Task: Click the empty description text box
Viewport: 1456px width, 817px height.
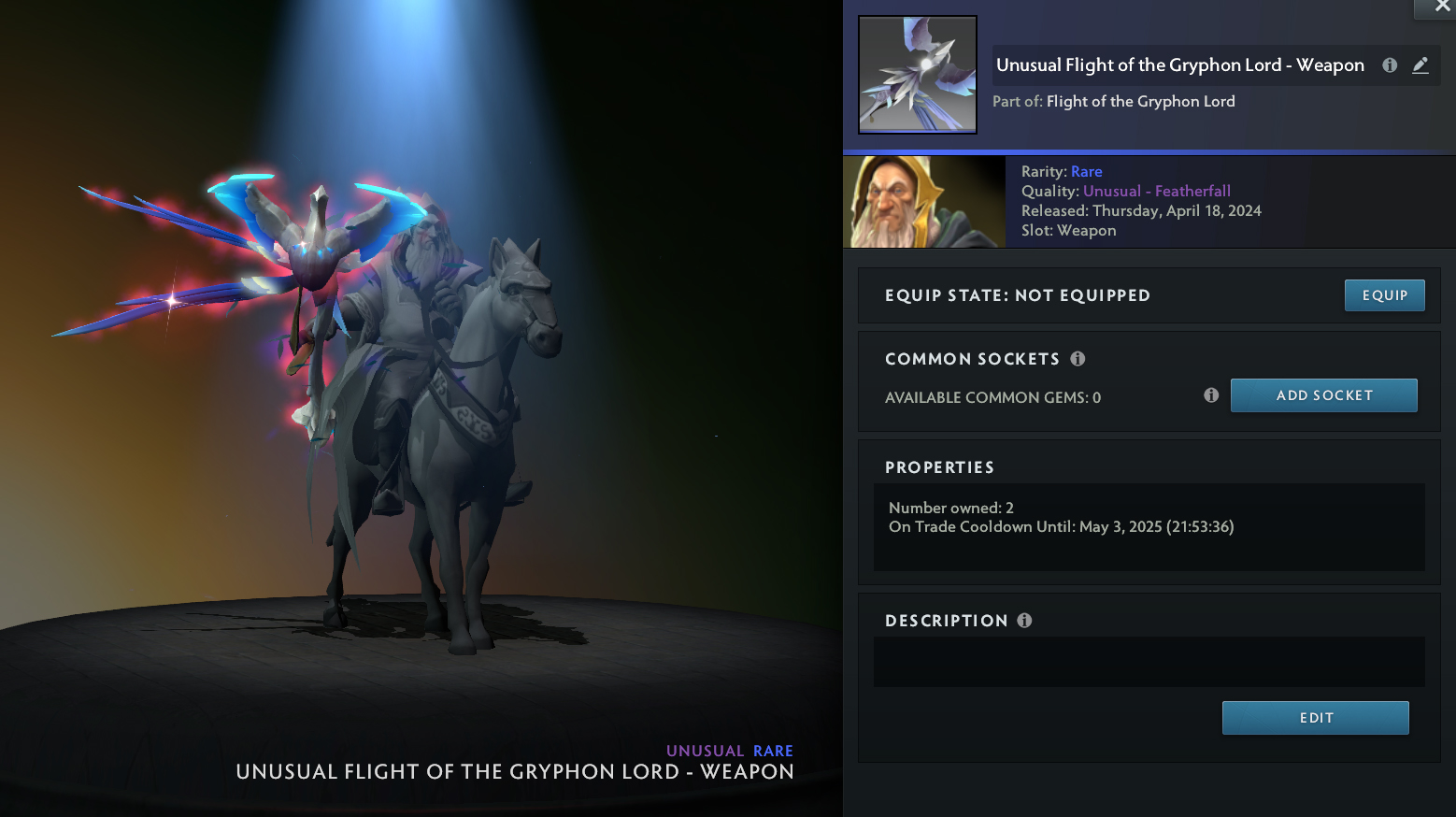Action: point(1149,662)
